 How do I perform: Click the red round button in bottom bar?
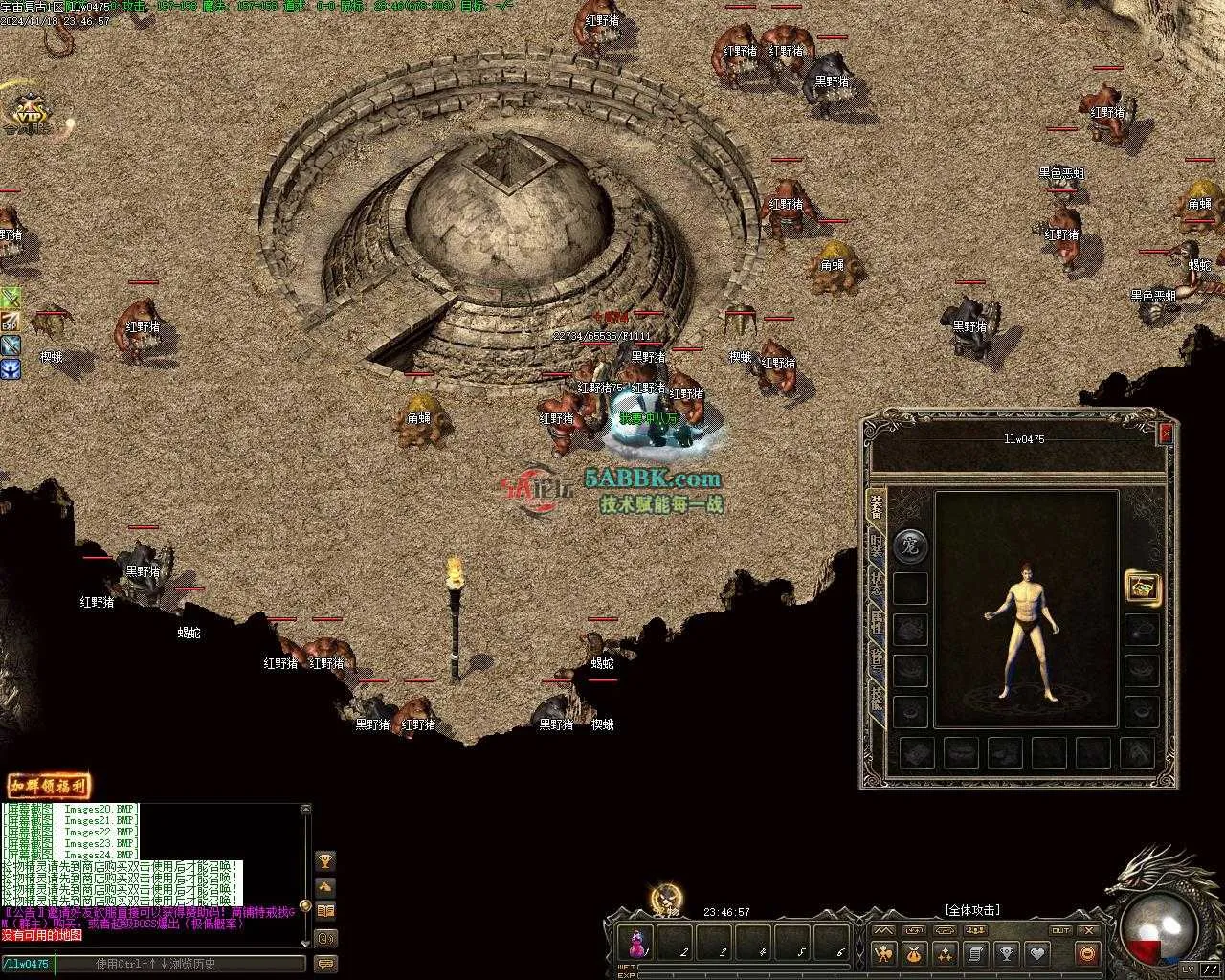[1086, 953]
